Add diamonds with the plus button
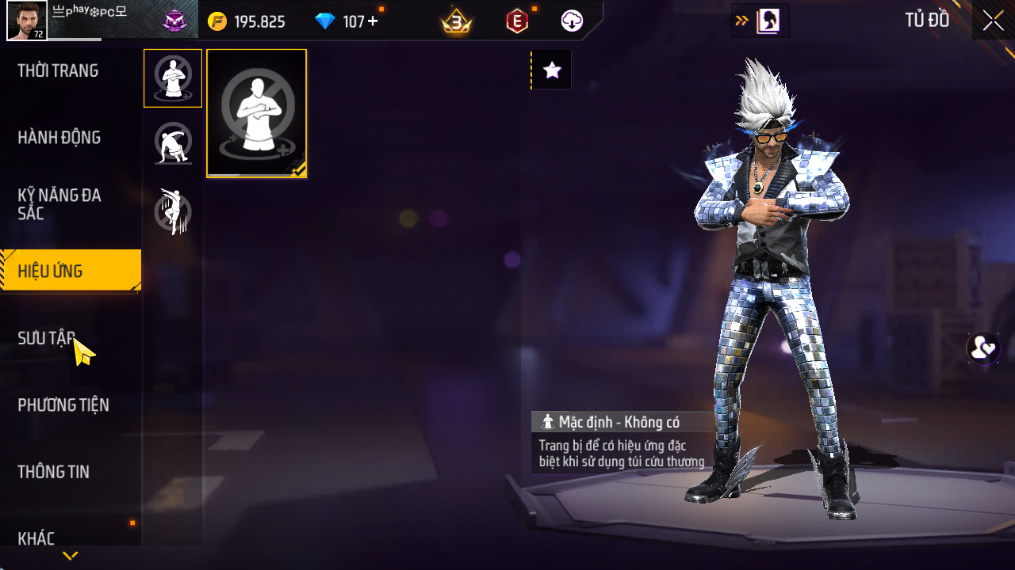The image size is (1015, 570). pos(373,21)
